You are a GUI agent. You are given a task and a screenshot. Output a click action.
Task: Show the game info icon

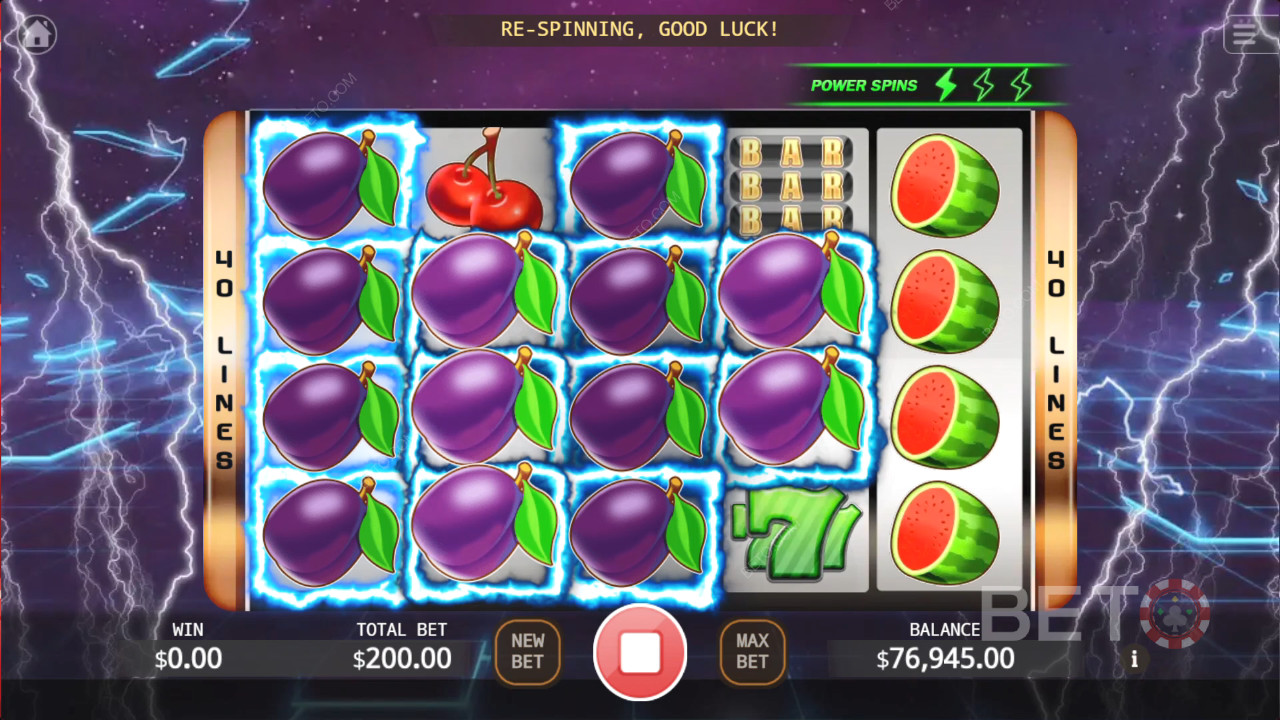click(1134, 659)
